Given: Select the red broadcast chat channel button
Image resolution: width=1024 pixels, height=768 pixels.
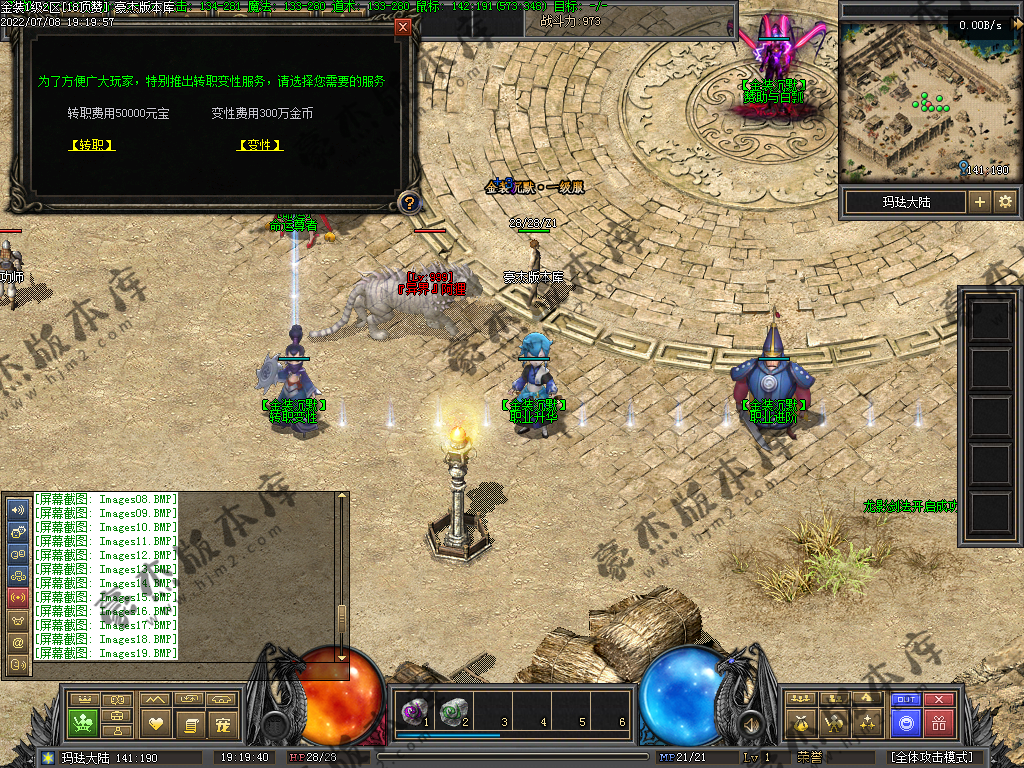Looking at the screenshot, I should (x=18, y=597).
